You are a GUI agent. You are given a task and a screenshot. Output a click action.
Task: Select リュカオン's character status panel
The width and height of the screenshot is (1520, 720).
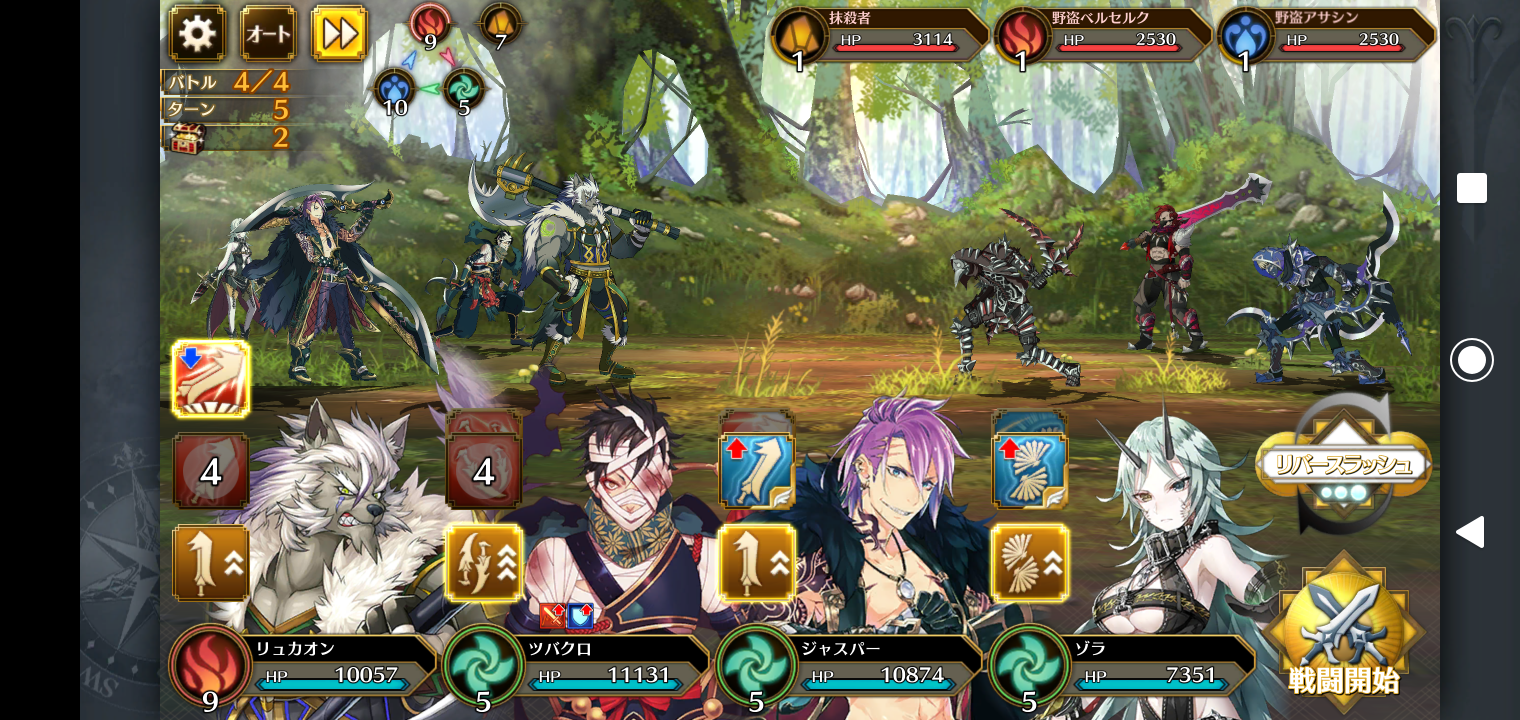304,665
